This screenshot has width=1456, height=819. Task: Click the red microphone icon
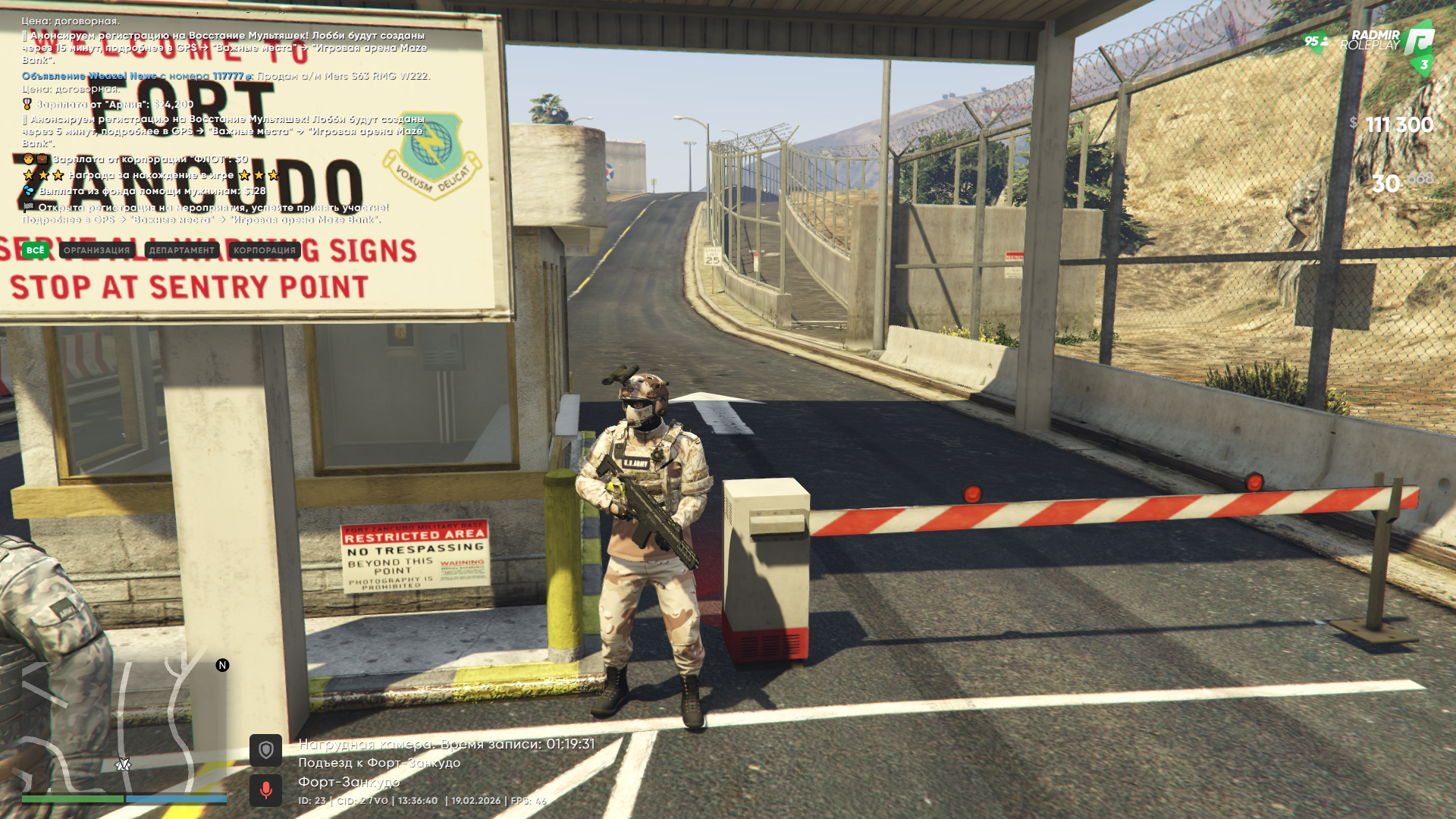(265, 790)
